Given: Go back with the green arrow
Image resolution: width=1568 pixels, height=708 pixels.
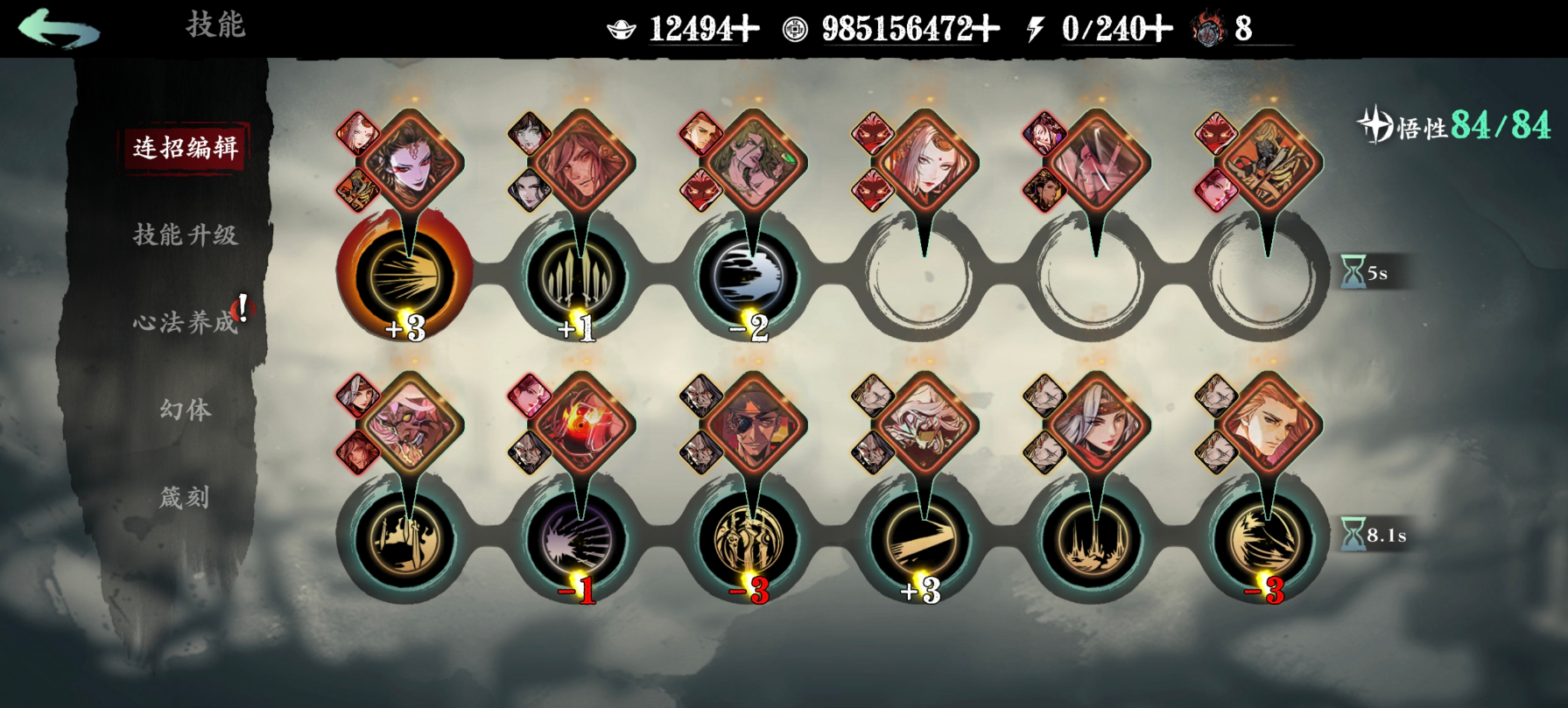Looking at the screenshot, I should pyautogui.click(x=59, y=28).
